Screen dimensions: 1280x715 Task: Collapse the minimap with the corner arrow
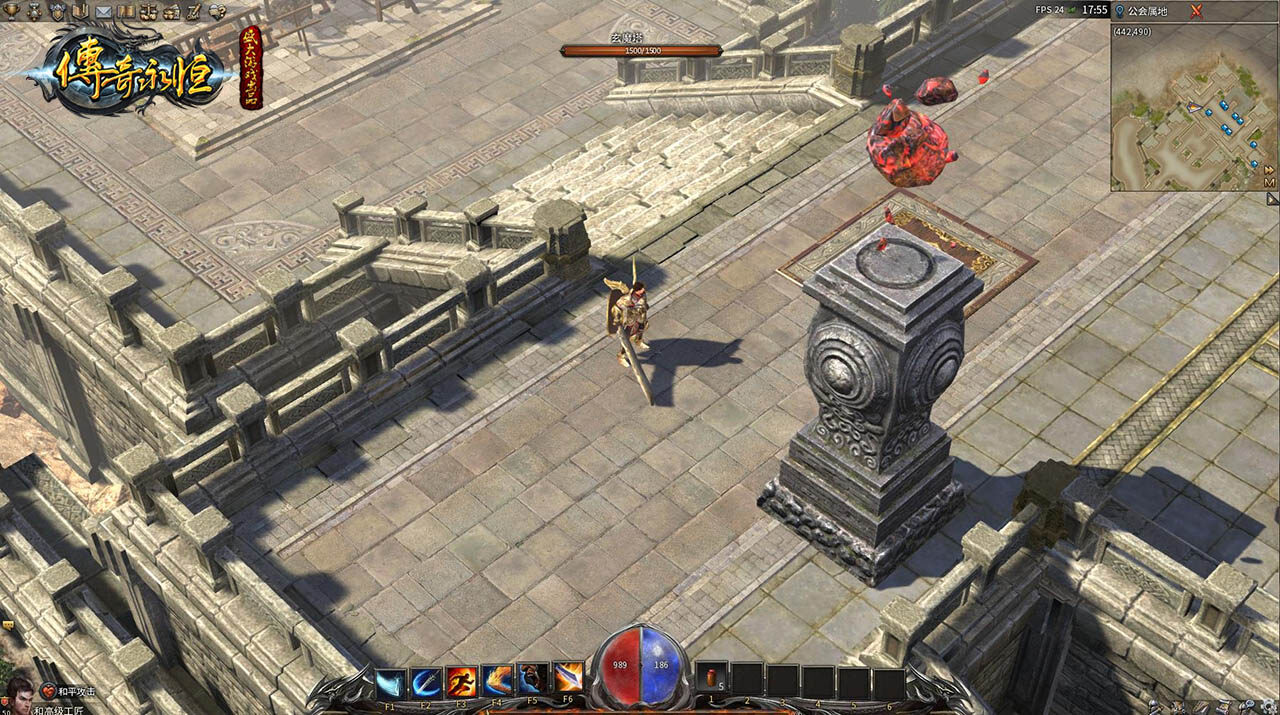tap(1273, 199)
